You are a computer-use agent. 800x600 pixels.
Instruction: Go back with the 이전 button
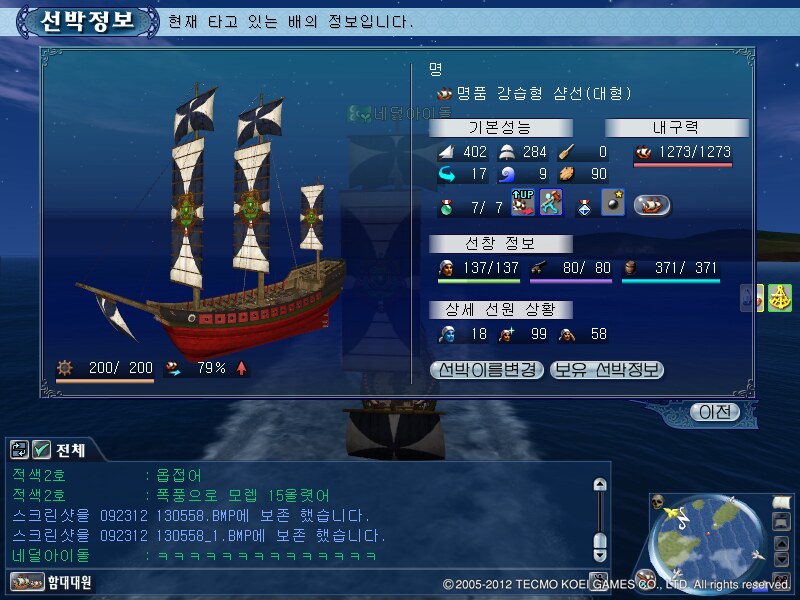pos(715,412)
